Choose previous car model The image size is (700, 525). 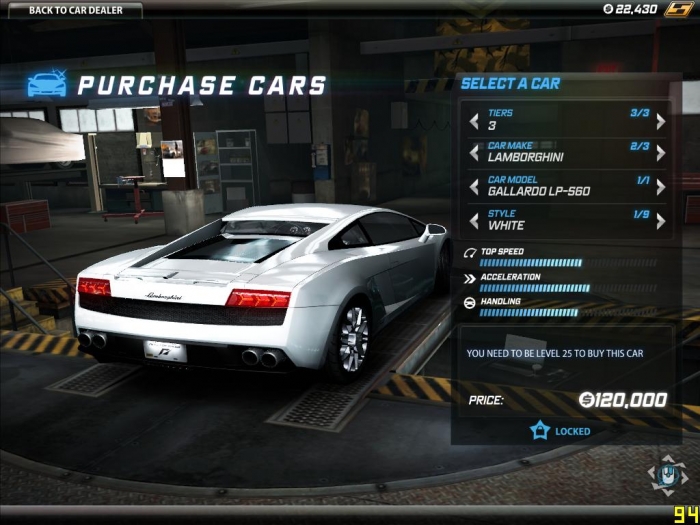(474, 186)
